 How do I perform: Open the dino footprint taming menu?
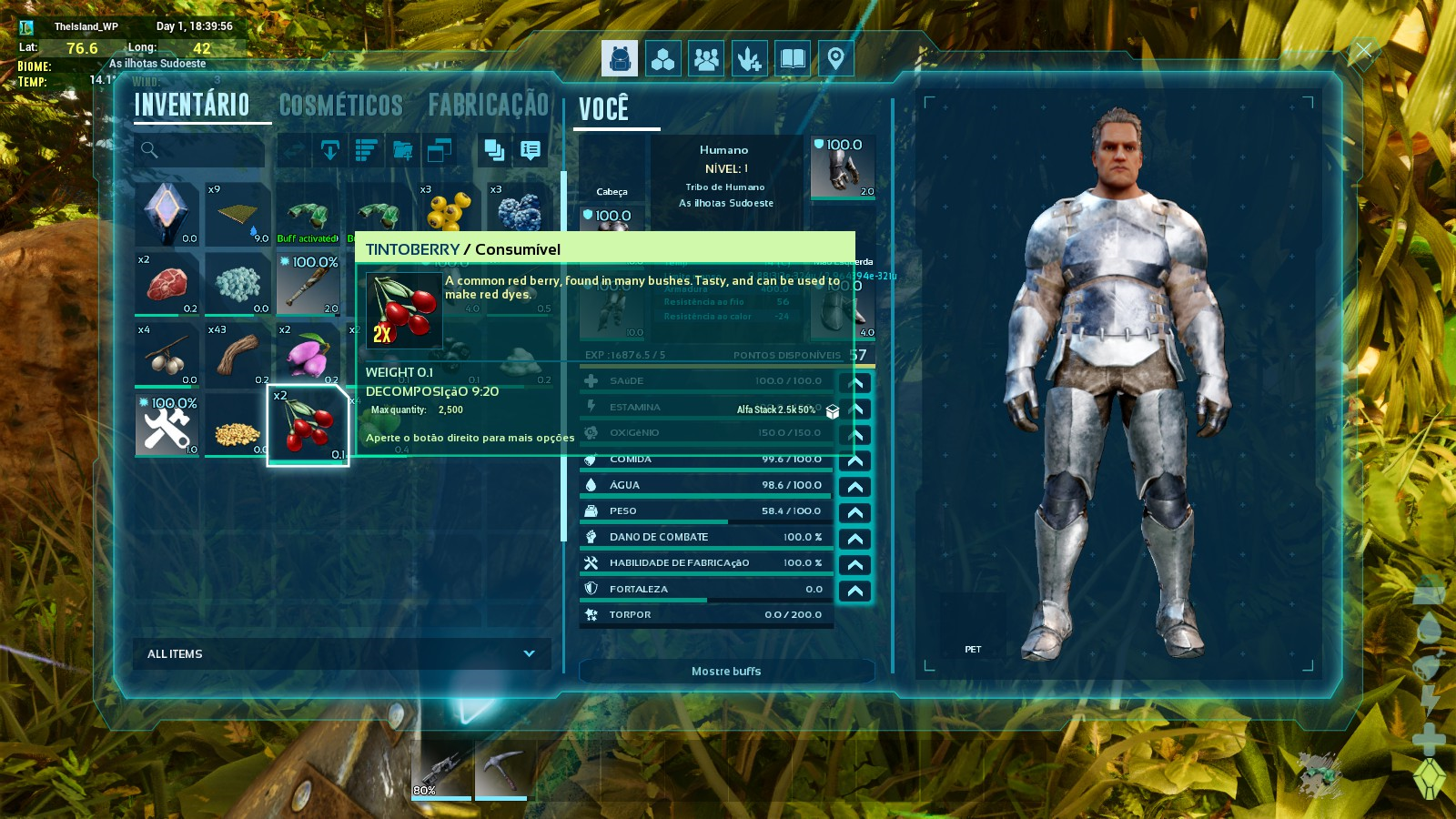(749, 59)
